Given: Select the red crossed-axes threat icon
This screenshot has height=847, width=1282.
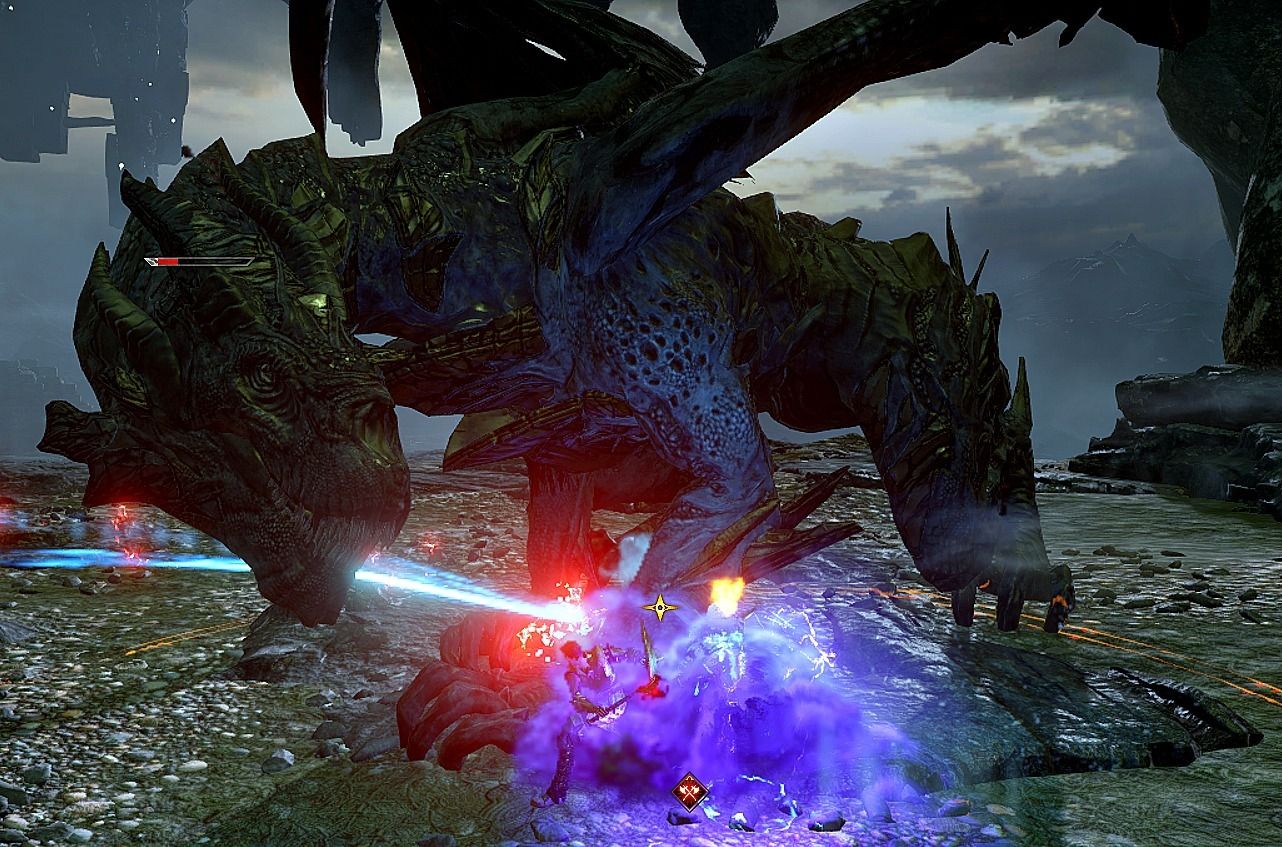Looking at the screenshot, I should (x=688, y=791).
